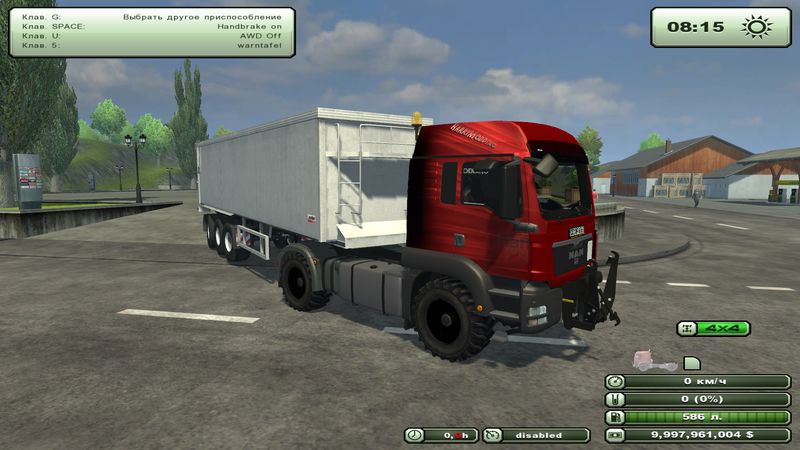Click the controls help panel
This screenshot has height=450, width=800.
[x=152, y=32]
